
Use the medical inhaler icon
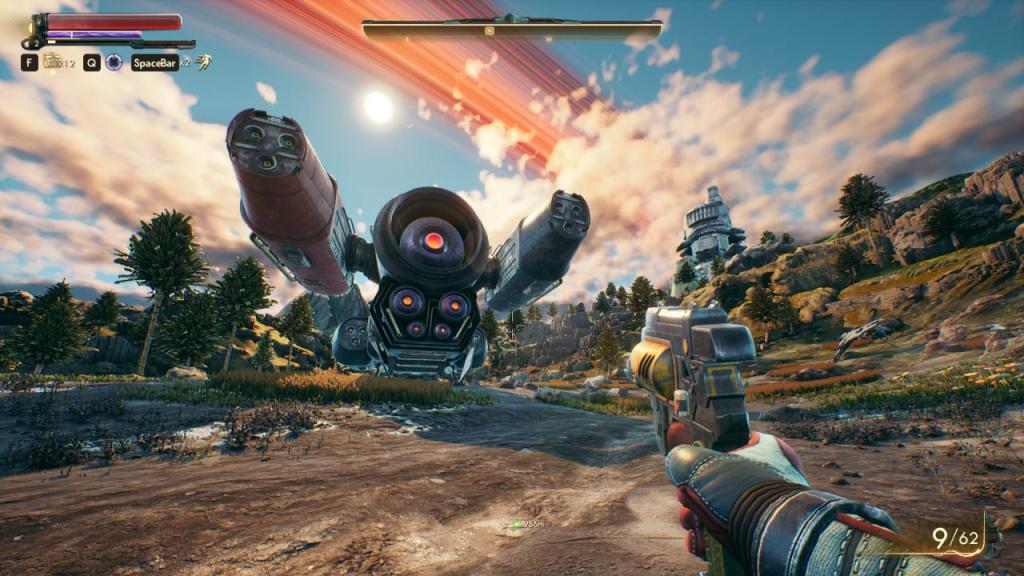(52, 62)
